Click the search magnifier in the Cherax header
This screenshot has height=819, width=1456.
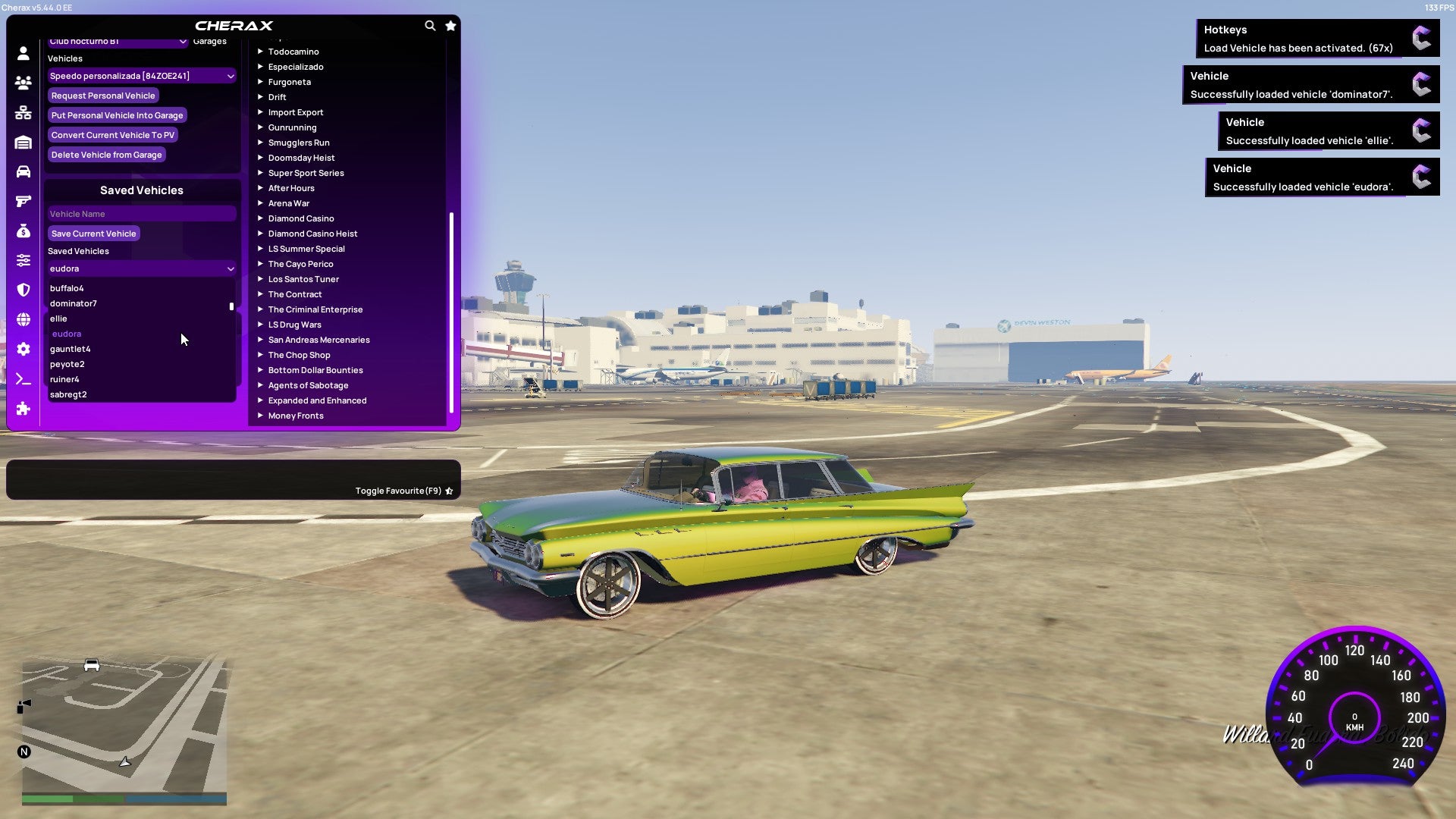[x=430, y=25]
